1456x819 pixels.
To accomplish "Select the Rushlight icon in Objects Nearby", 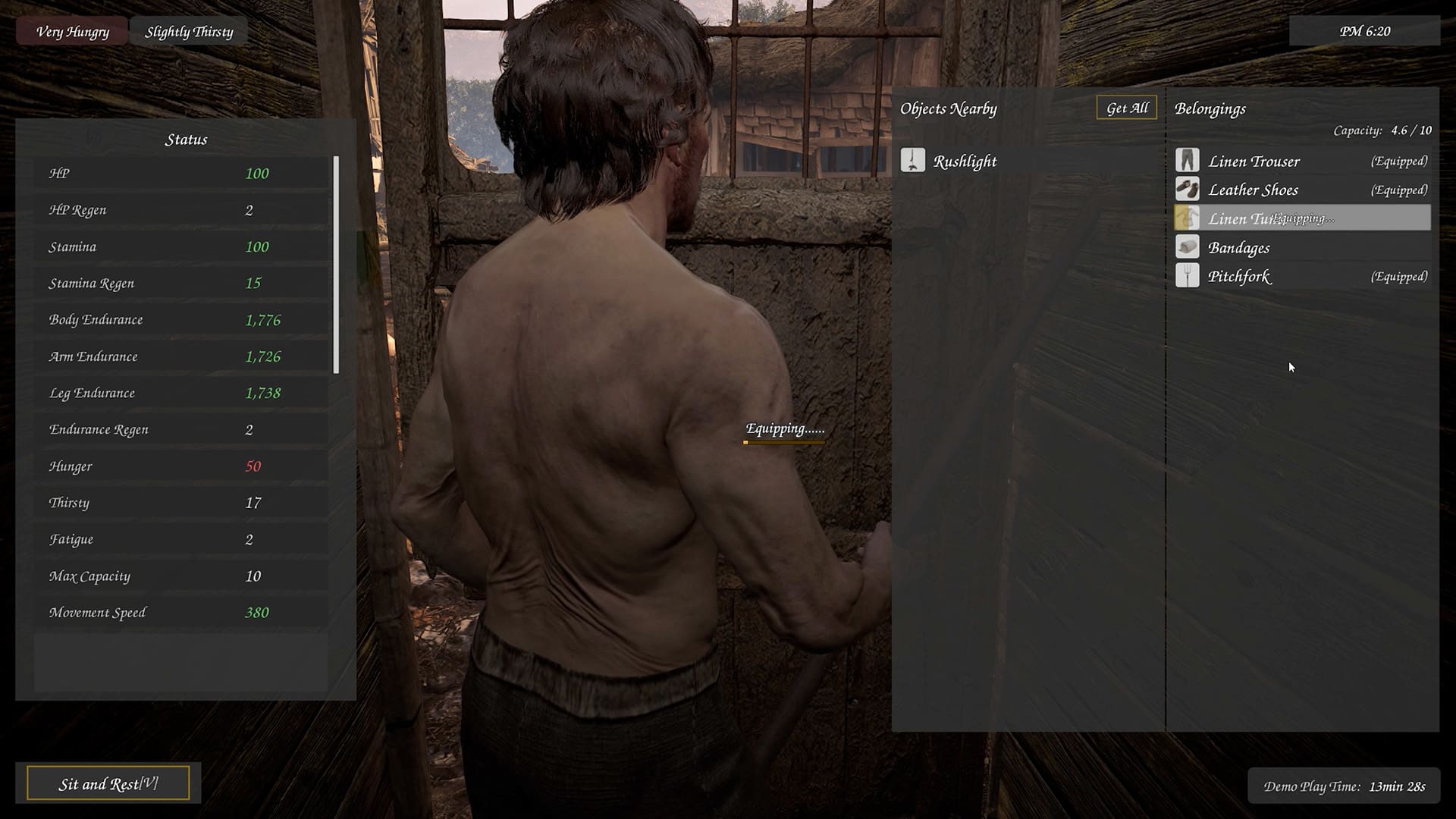I will click(915, 160).
